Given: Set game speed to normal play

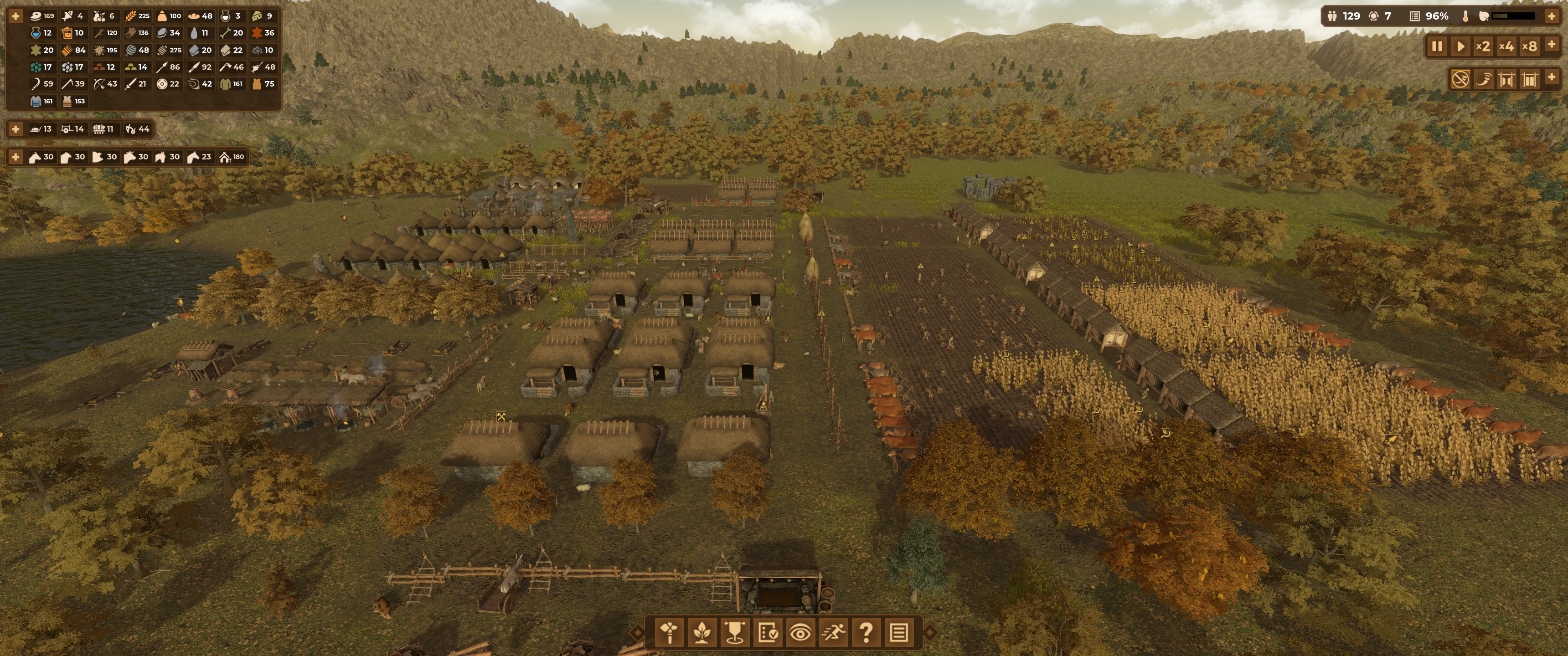Looking at the screenshot, I should 1460,46.
